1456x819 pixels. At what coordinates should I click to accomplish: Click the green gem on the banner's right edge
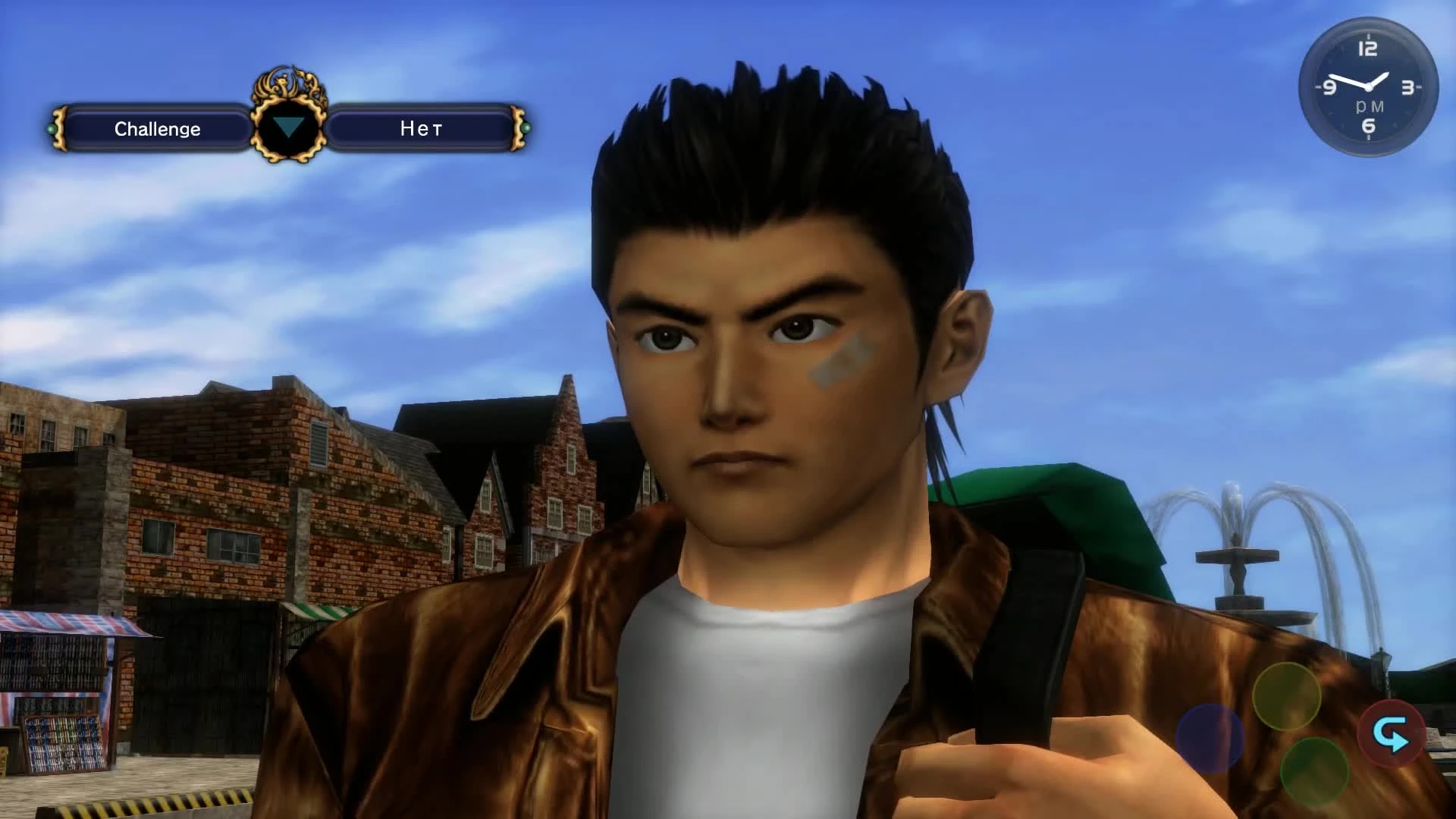(525, 129)
